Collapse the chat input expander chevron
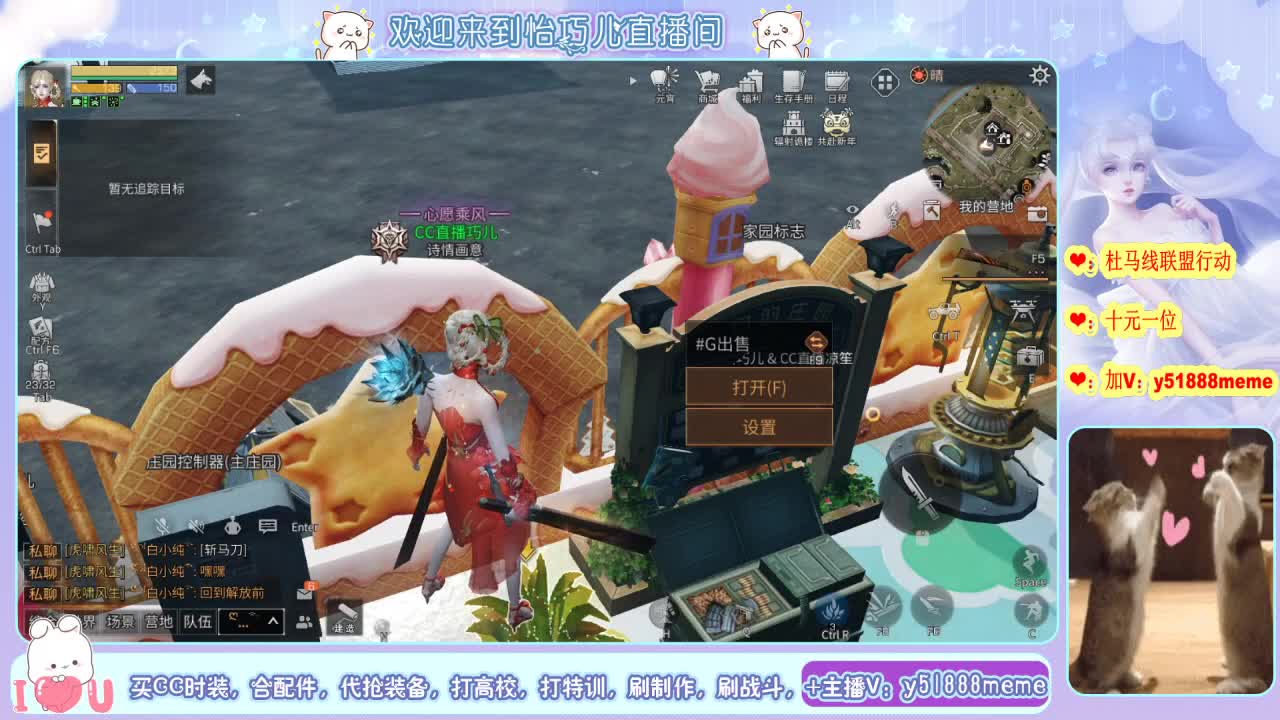 point(272,620)
